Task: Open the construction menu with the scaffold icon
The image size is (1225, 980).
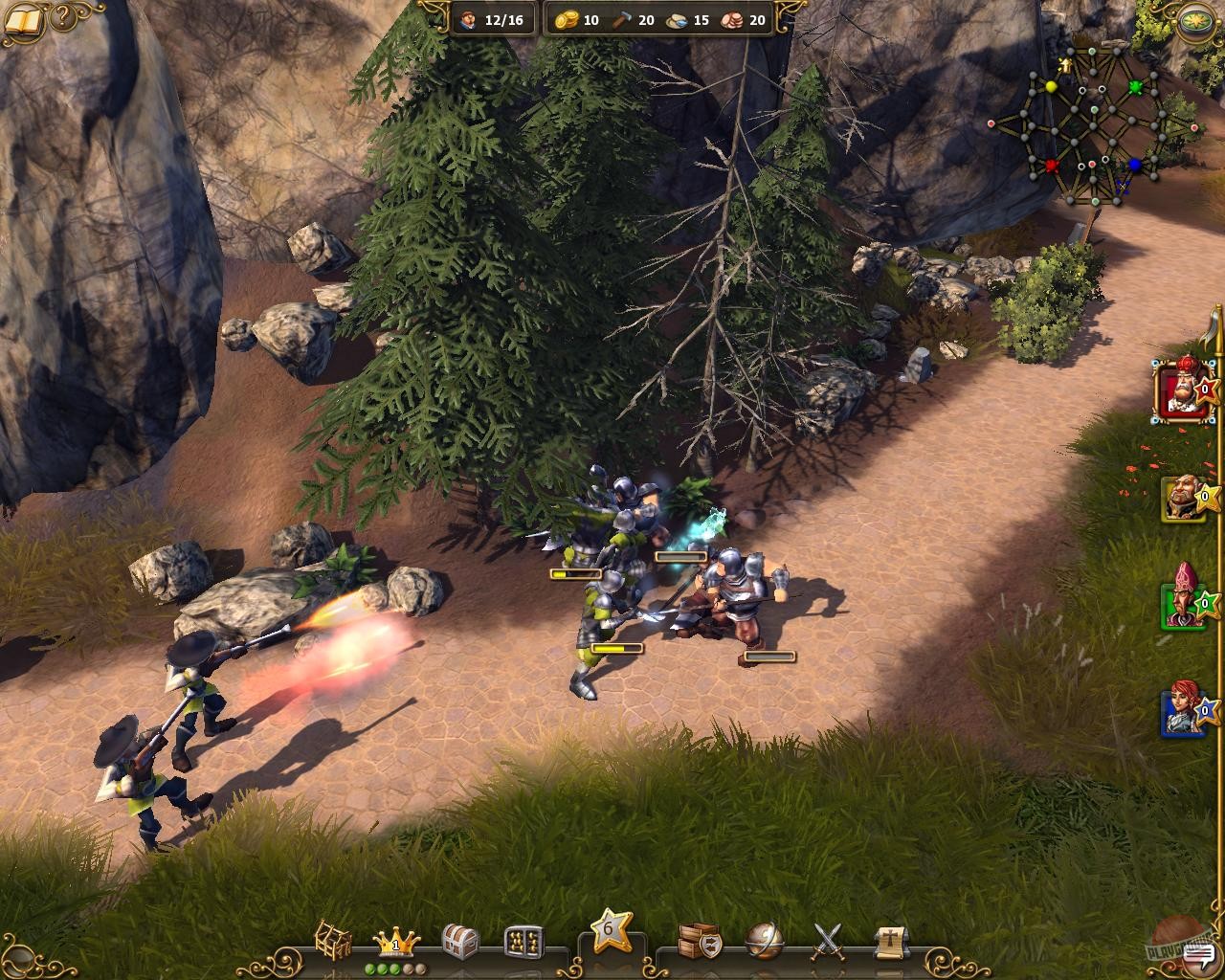Action: click(333, 940)
